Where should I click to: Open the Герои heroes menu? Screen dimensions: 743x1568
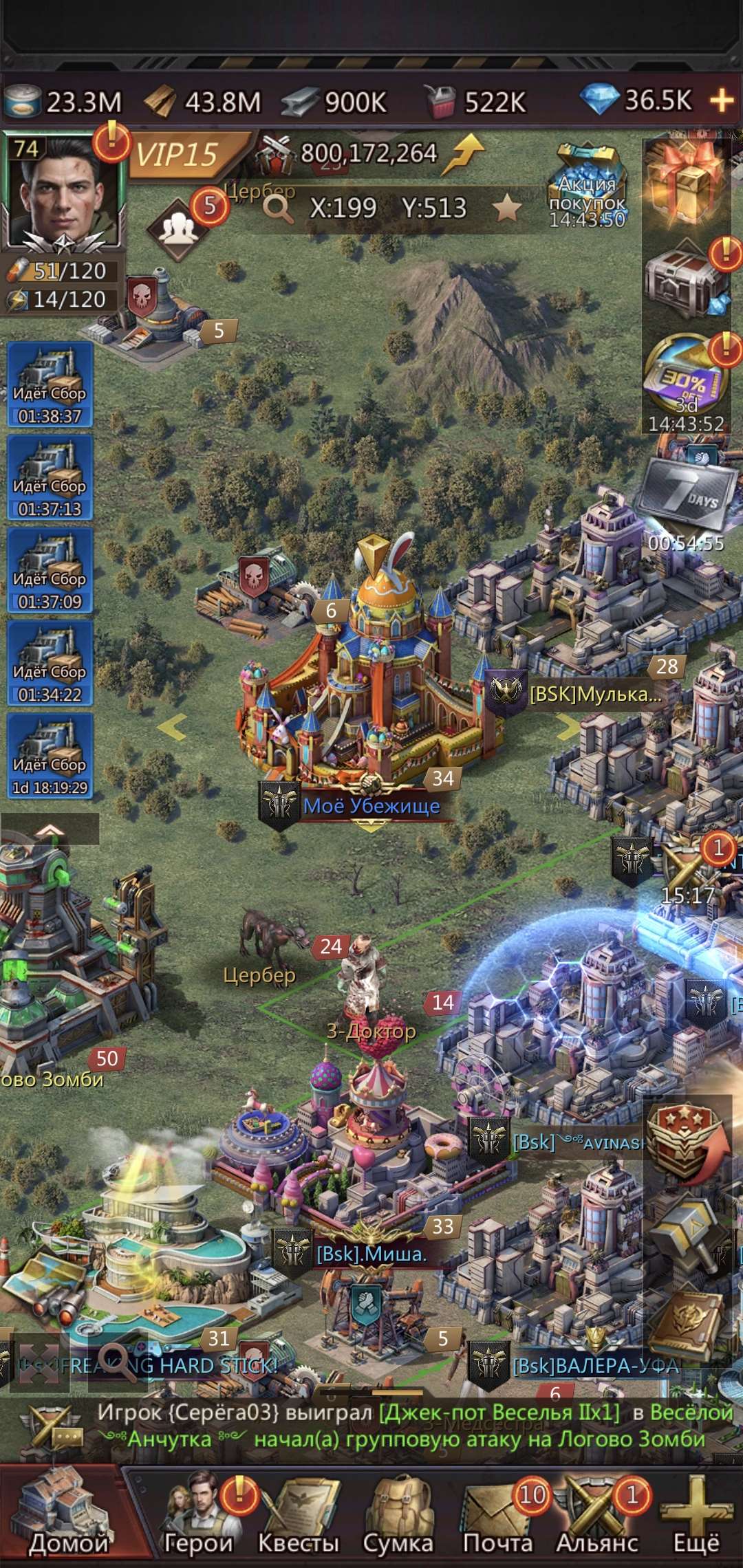[198, 1513]
